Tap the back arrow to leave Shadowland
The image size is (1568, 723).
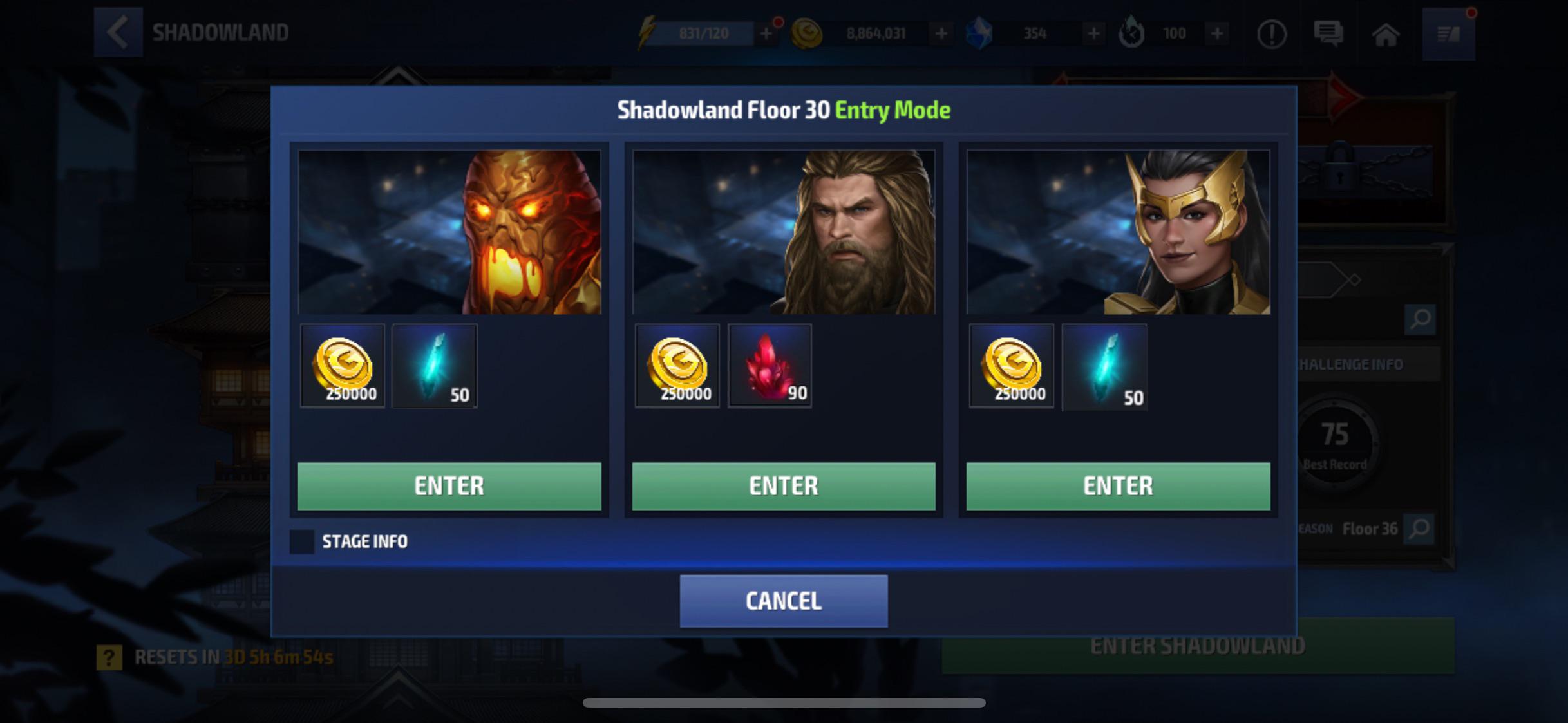coord(118,32)
